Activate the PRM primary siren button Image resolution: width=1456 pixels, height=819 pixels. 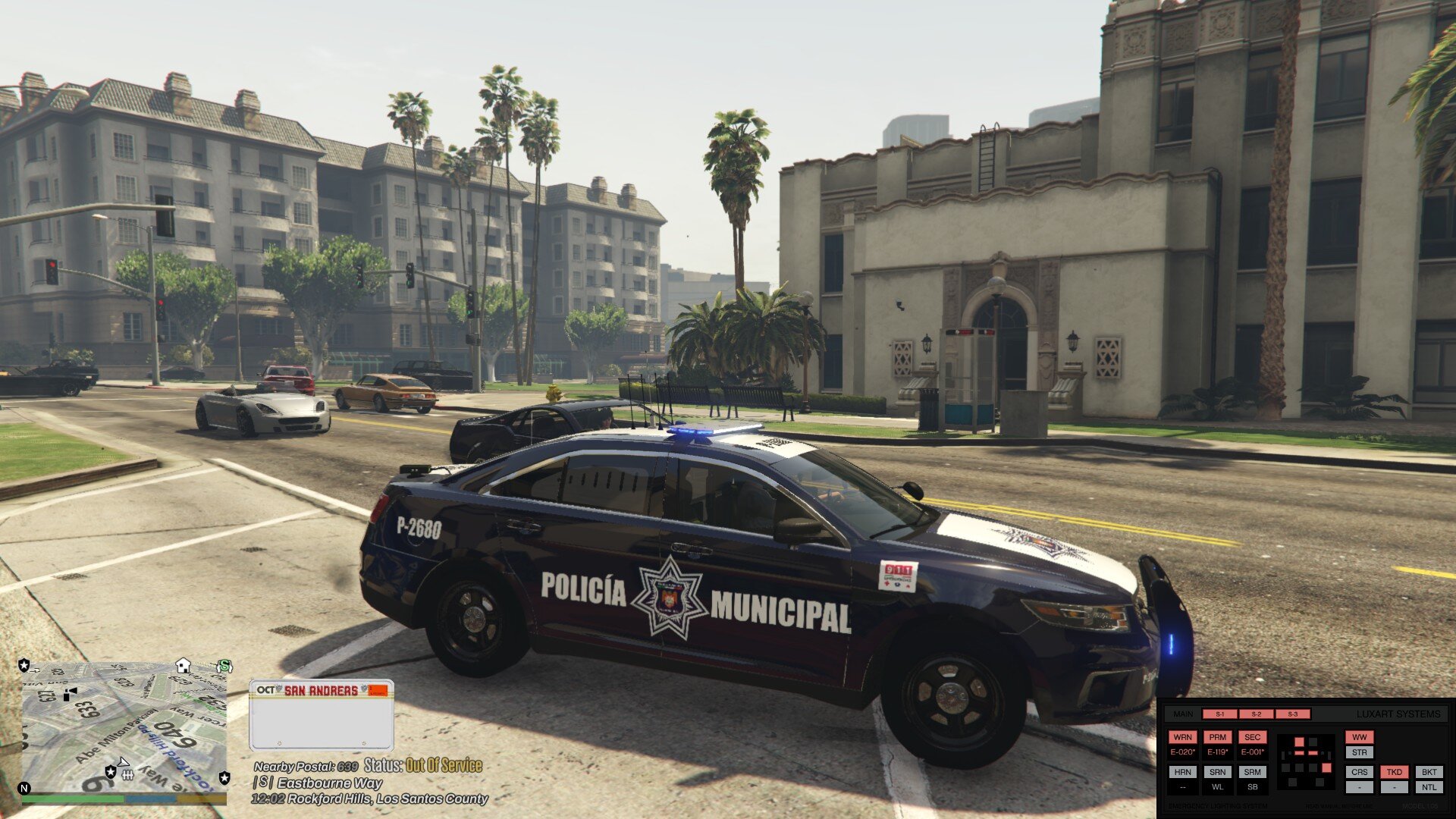point(1217,737)
